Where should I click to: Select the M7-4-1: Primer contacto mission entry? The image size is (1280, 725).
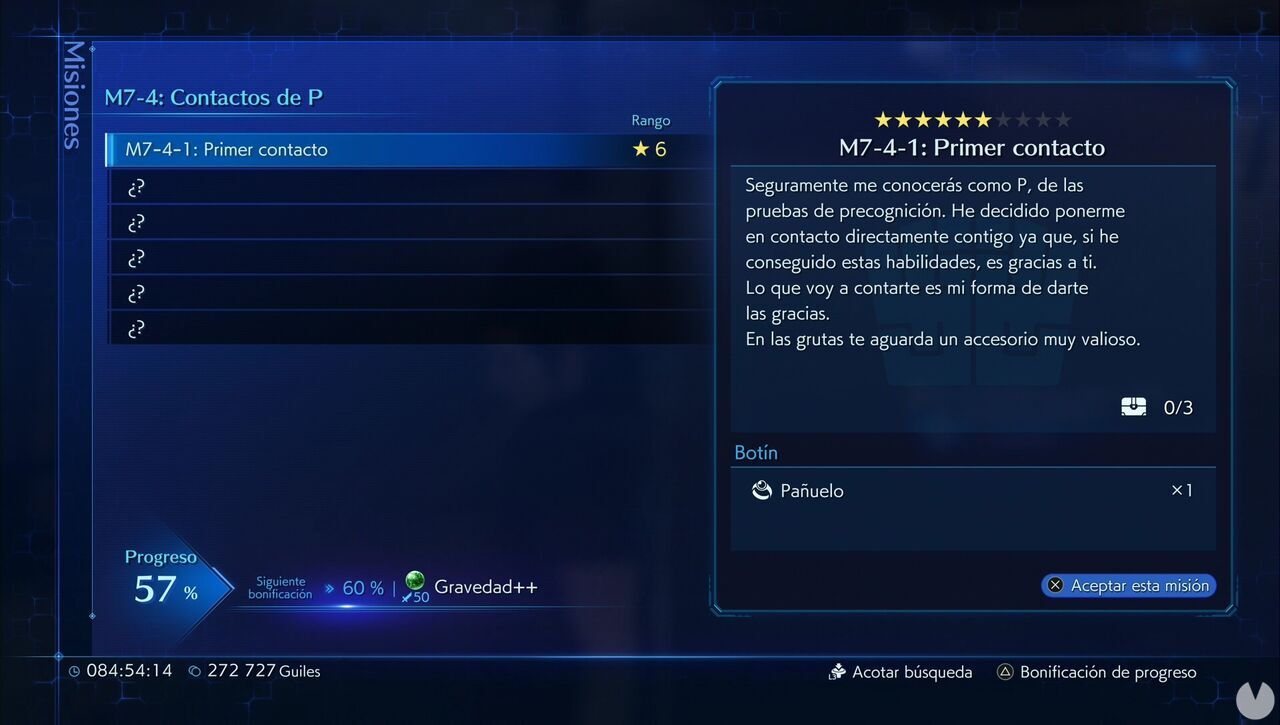point(300,149)
